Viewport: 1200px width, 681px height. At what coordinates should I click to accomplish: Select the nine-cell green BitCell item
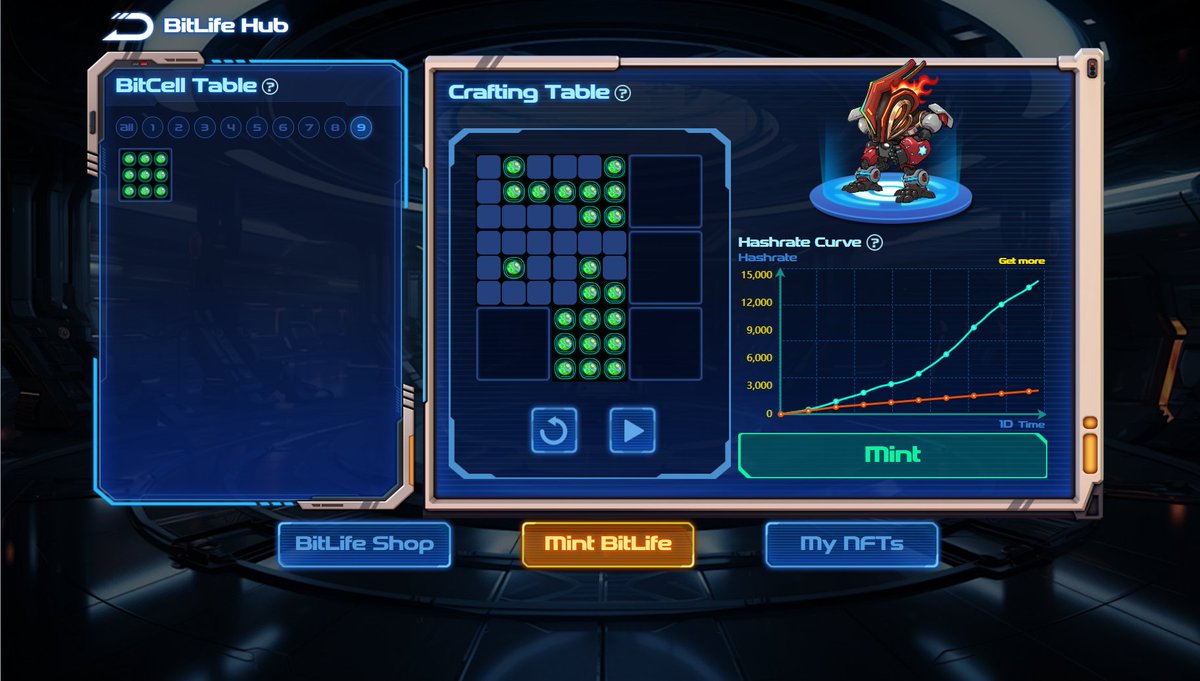coord(146,175)
